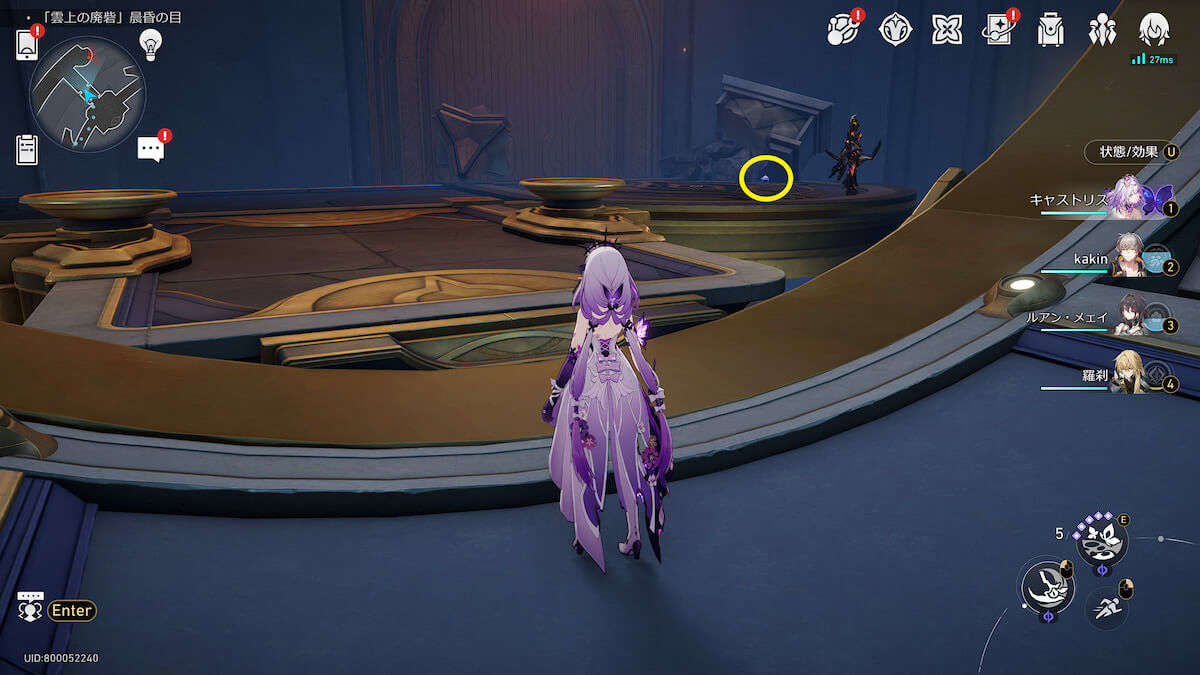Image resolution: width=1200 pixels, height=675 pixels.
Task: Open the four-petal flower icon
Action: (947, 30)
